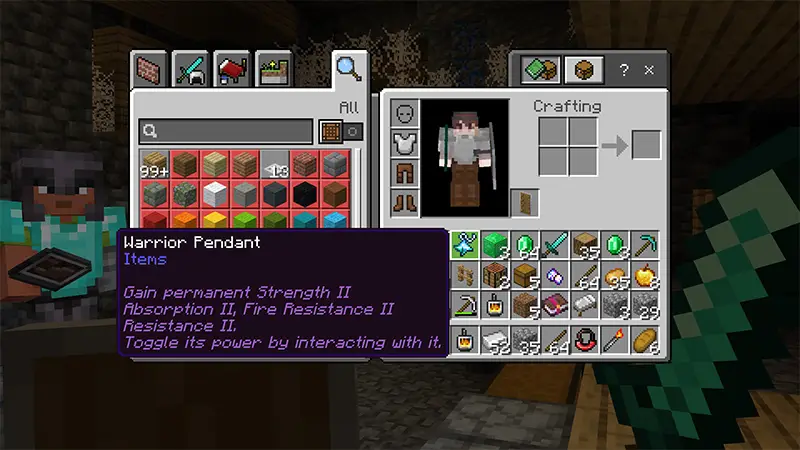Select the chestplate armor slot
800x450 pixels.
coord(405,143)
